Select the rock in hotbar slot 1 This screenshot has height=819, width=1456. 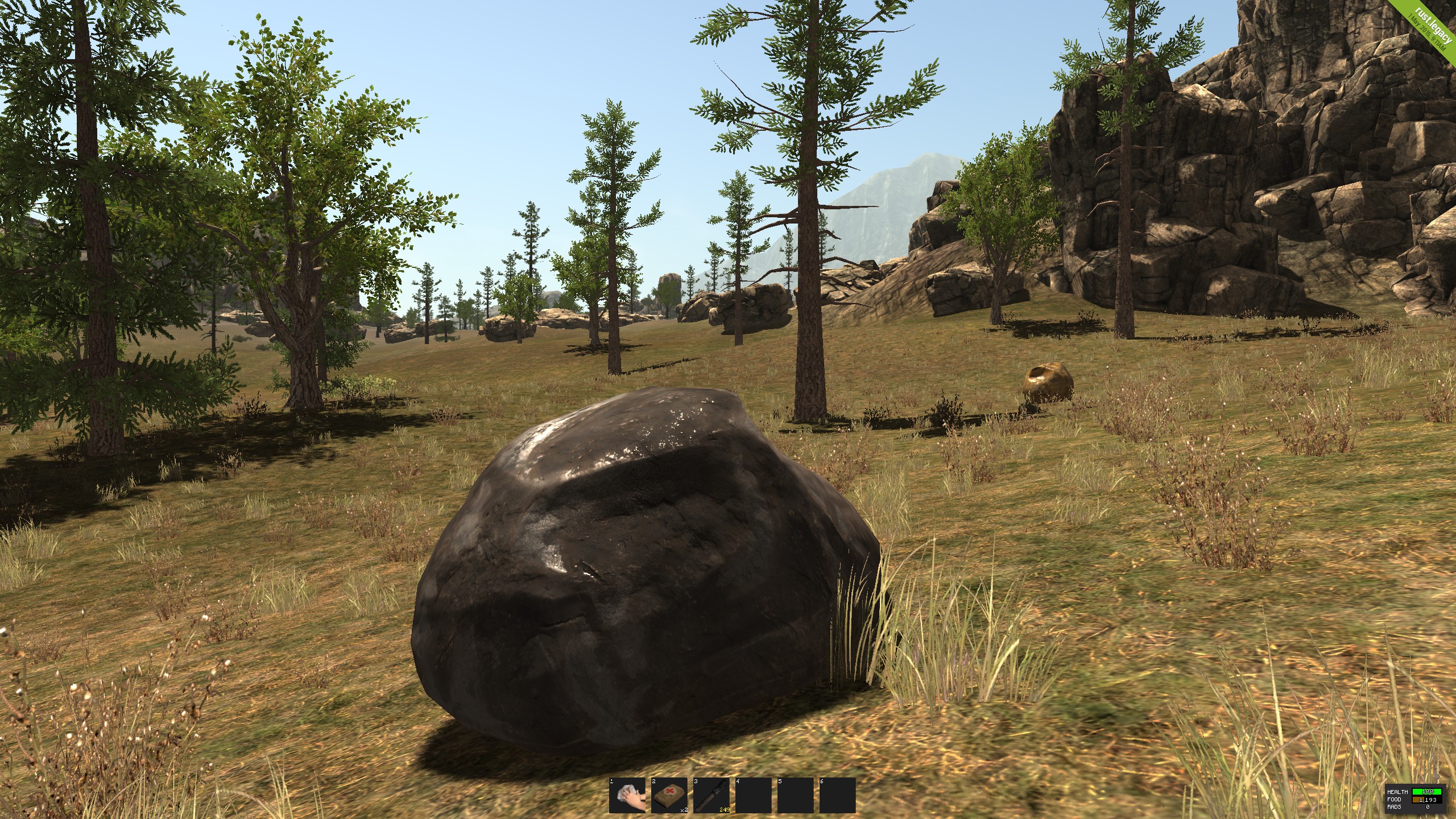(627, 795)
